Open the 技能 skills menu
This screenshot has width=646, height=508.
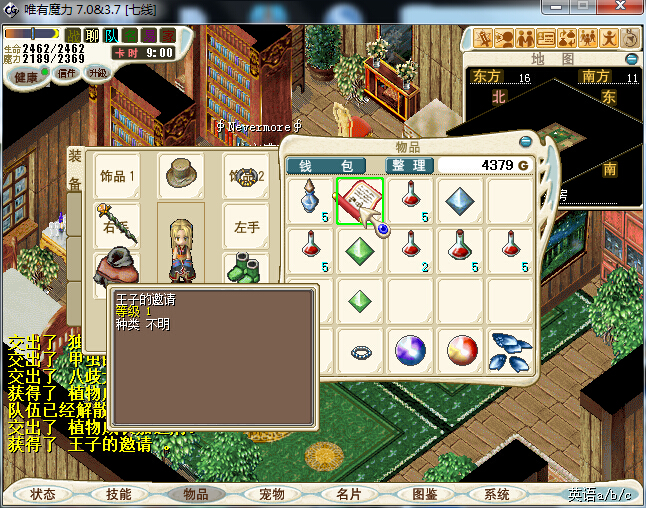pyautogui.click(x=118, y=494)
